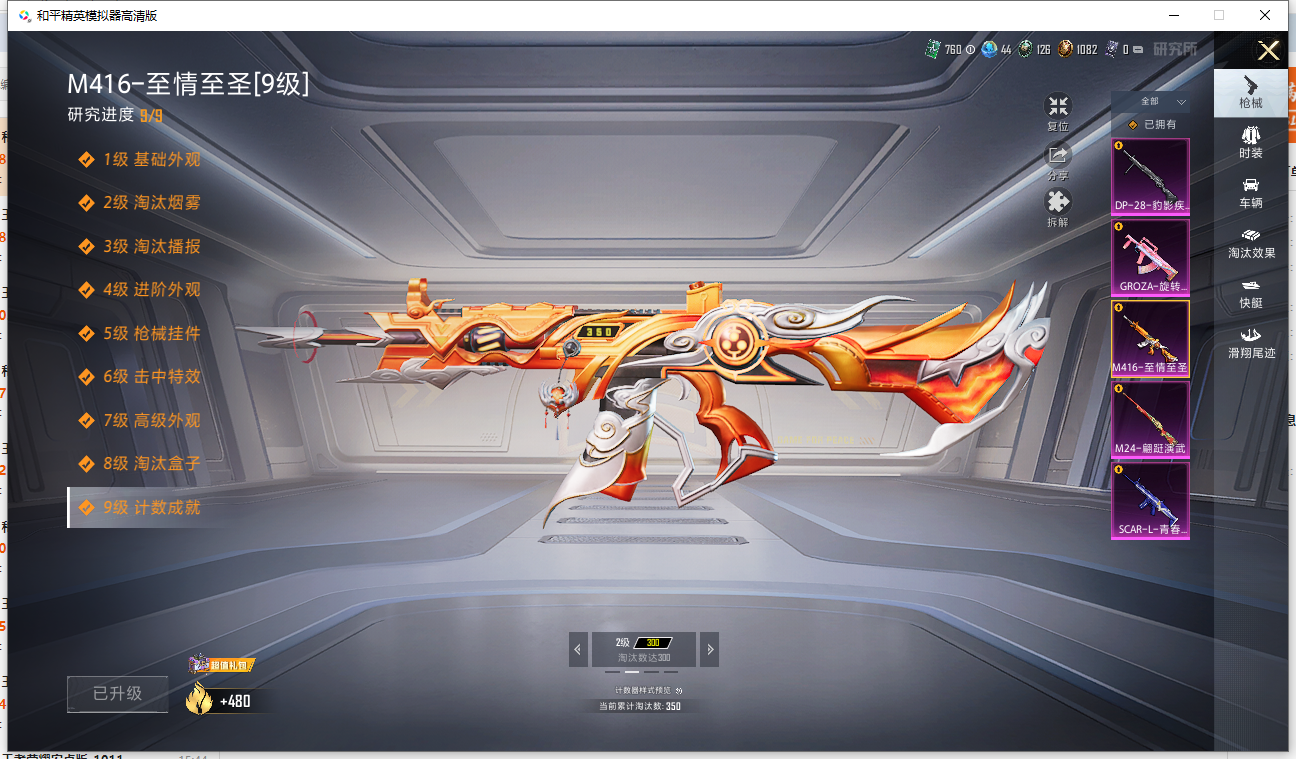The image size is (1296, 759).
Task: Open the 分享 share button
Action: tap(1057, 155)
